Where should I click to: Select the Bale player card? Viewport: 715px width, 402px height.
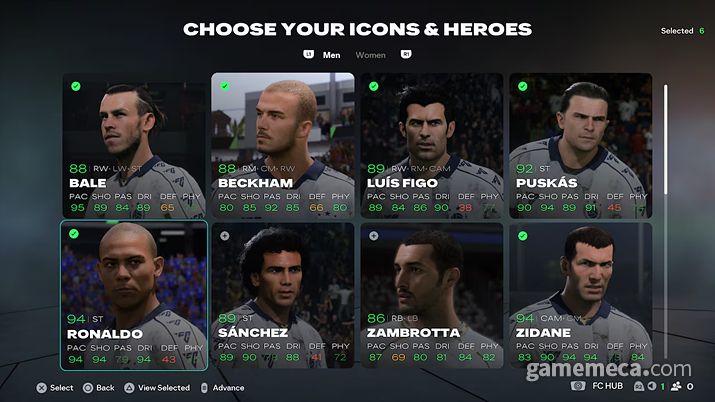click(x=134, y=145)
